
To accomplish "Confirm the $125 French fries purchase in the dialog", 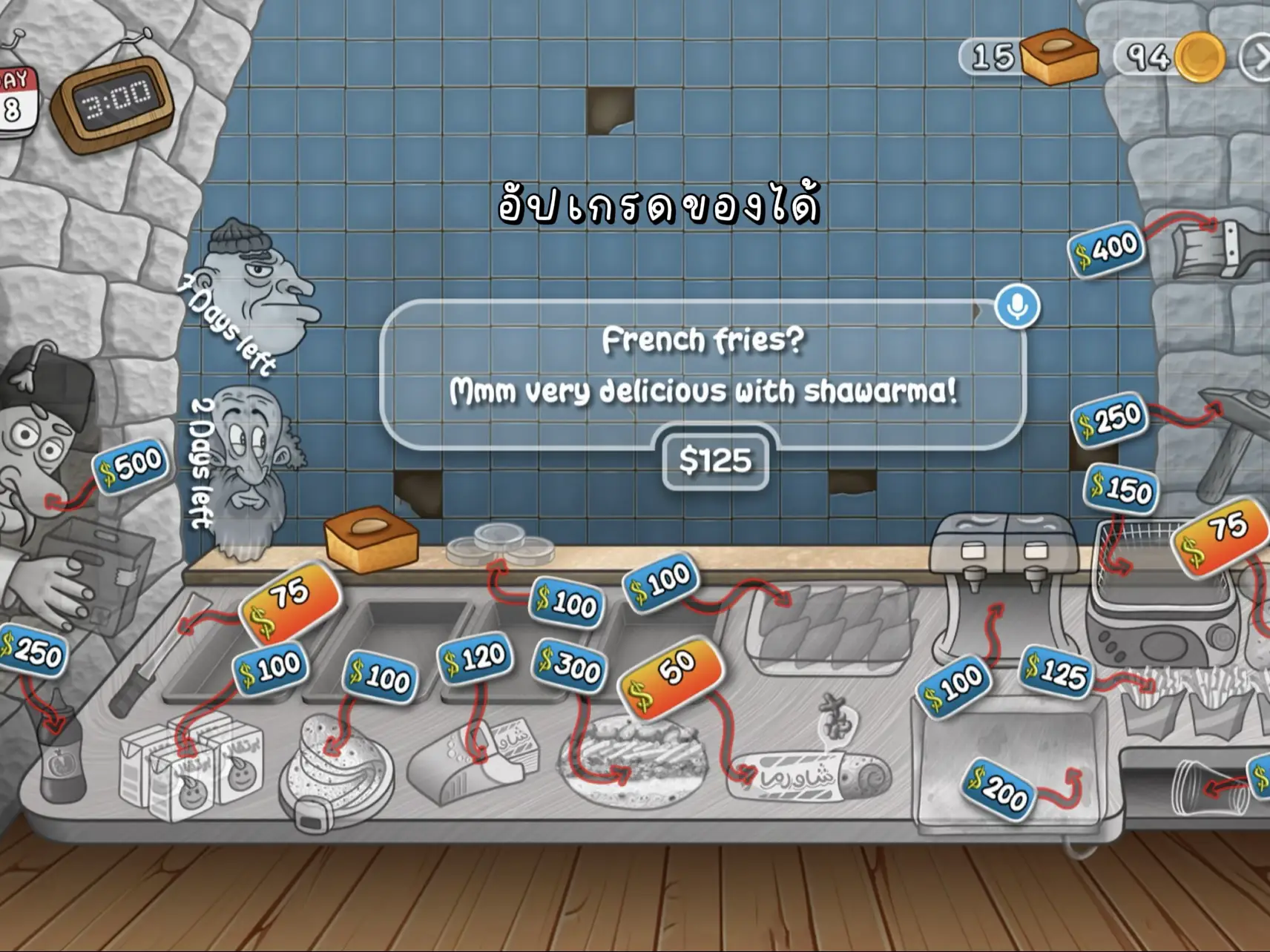I will (715, 460).
